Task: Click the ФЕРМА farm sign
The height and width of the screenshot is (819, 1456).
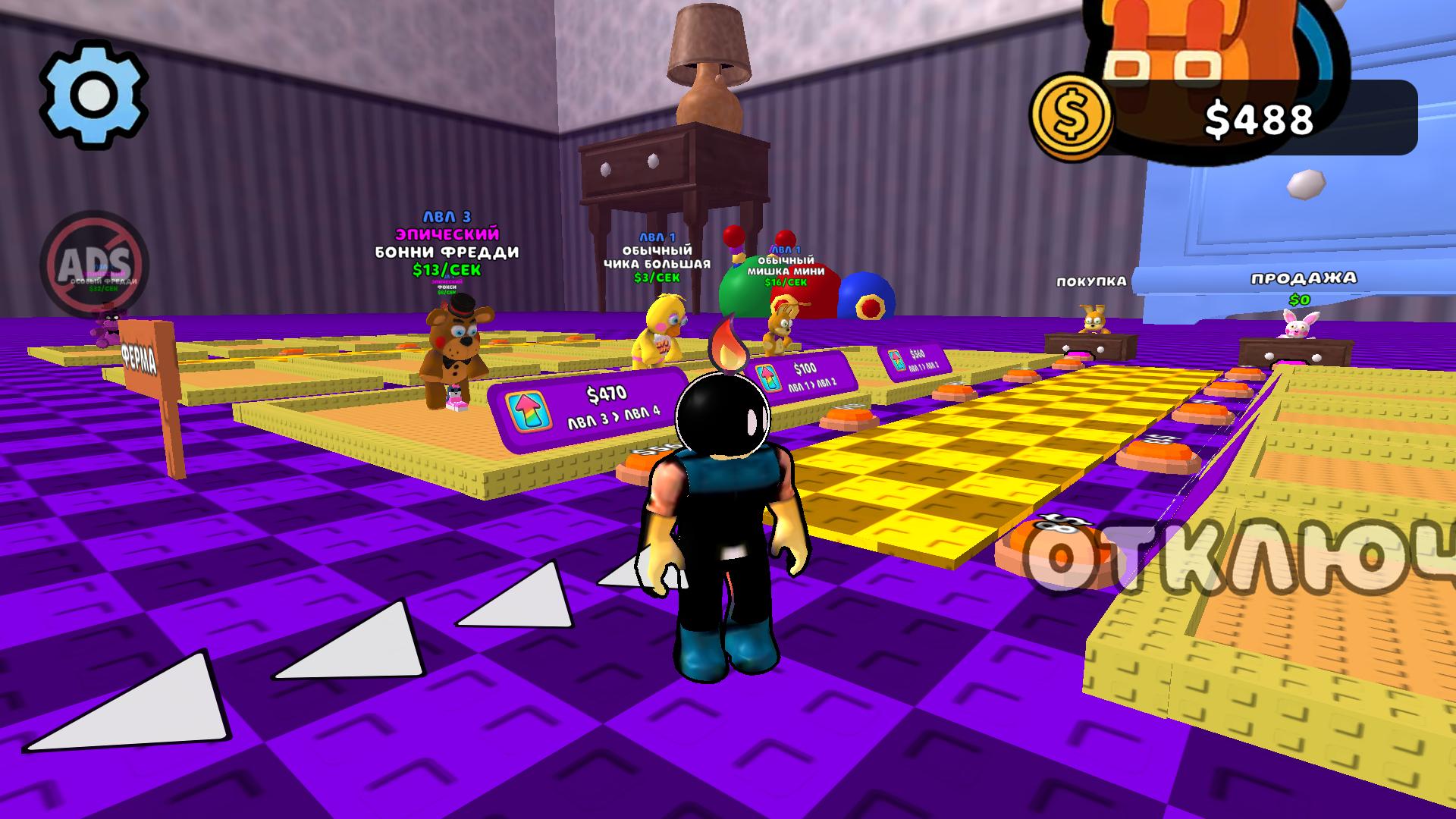Action: (x=137, y=356)
